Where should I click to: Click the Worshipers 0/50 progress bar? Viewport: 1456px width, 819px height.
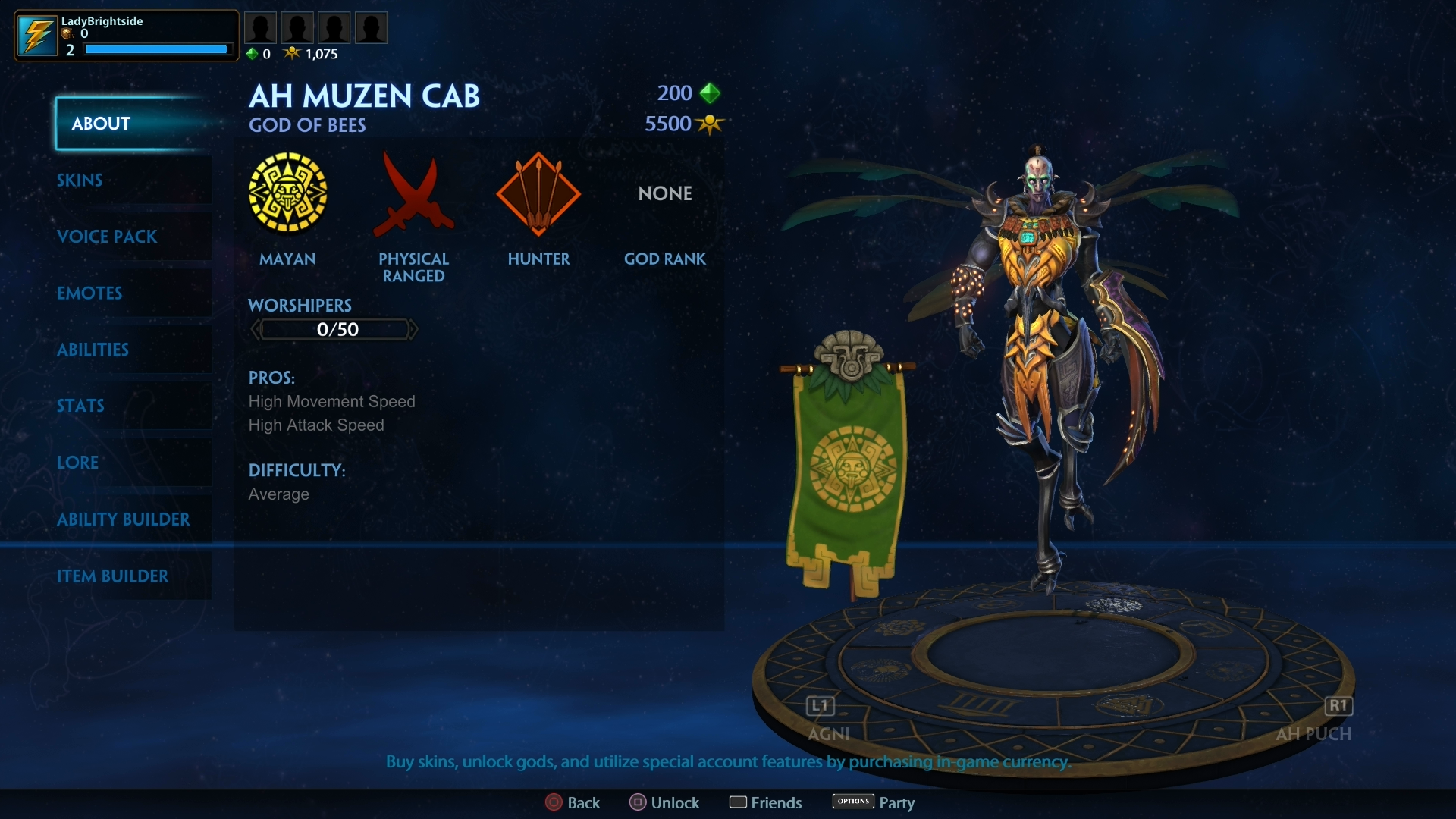(x=334, y=329)
